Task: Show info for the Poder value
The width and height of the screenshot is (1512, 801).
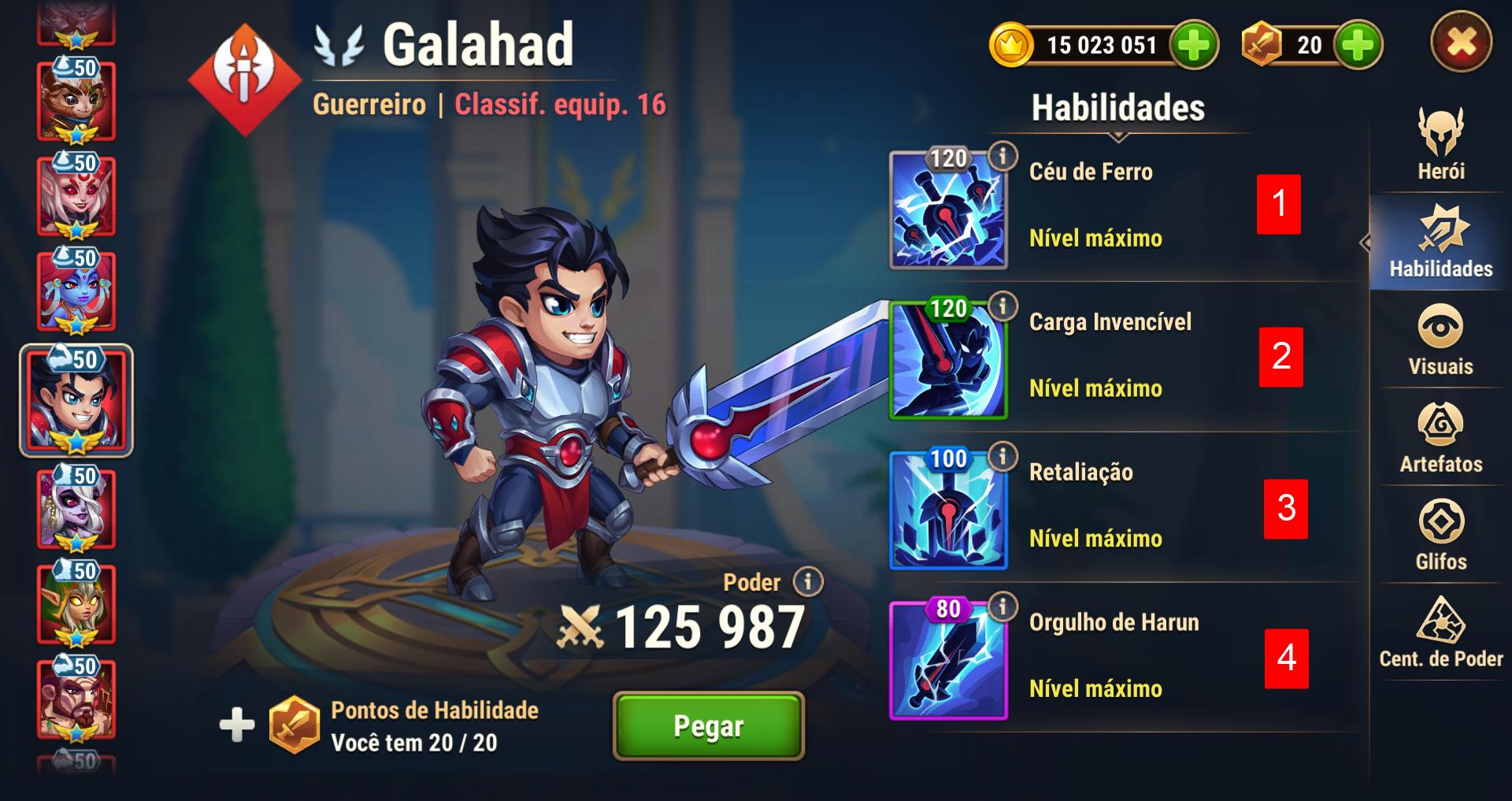Action: (807, 582)
